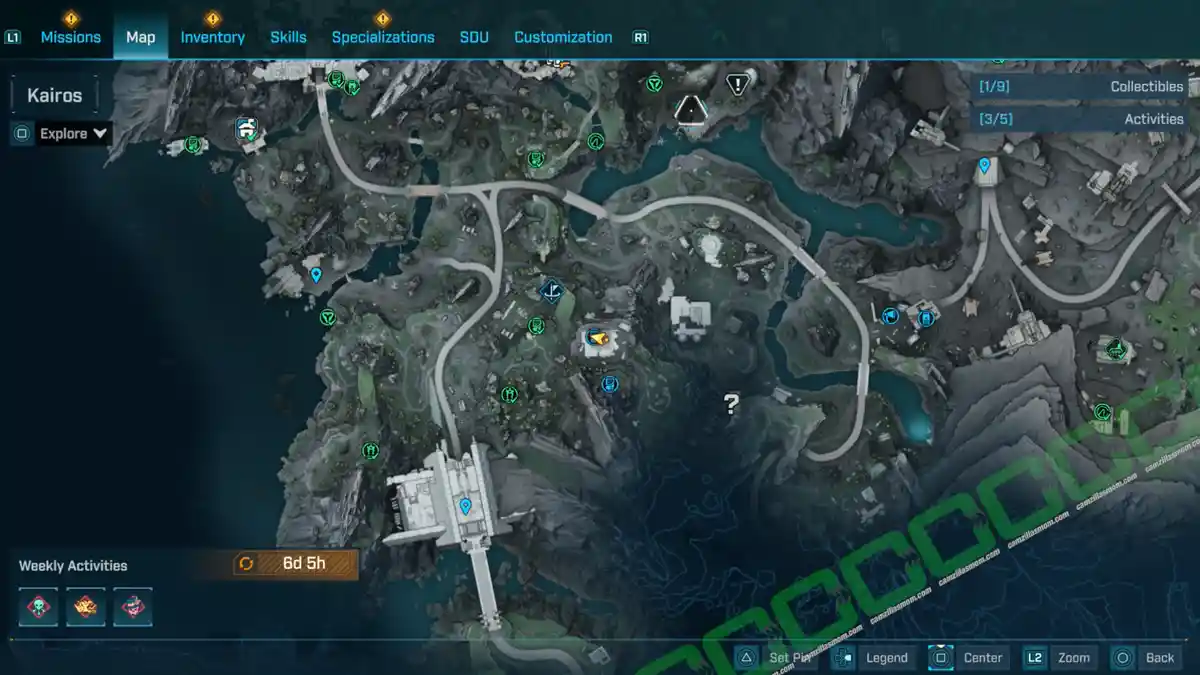Click the dark blue diamond flag marker

point(550,291)
